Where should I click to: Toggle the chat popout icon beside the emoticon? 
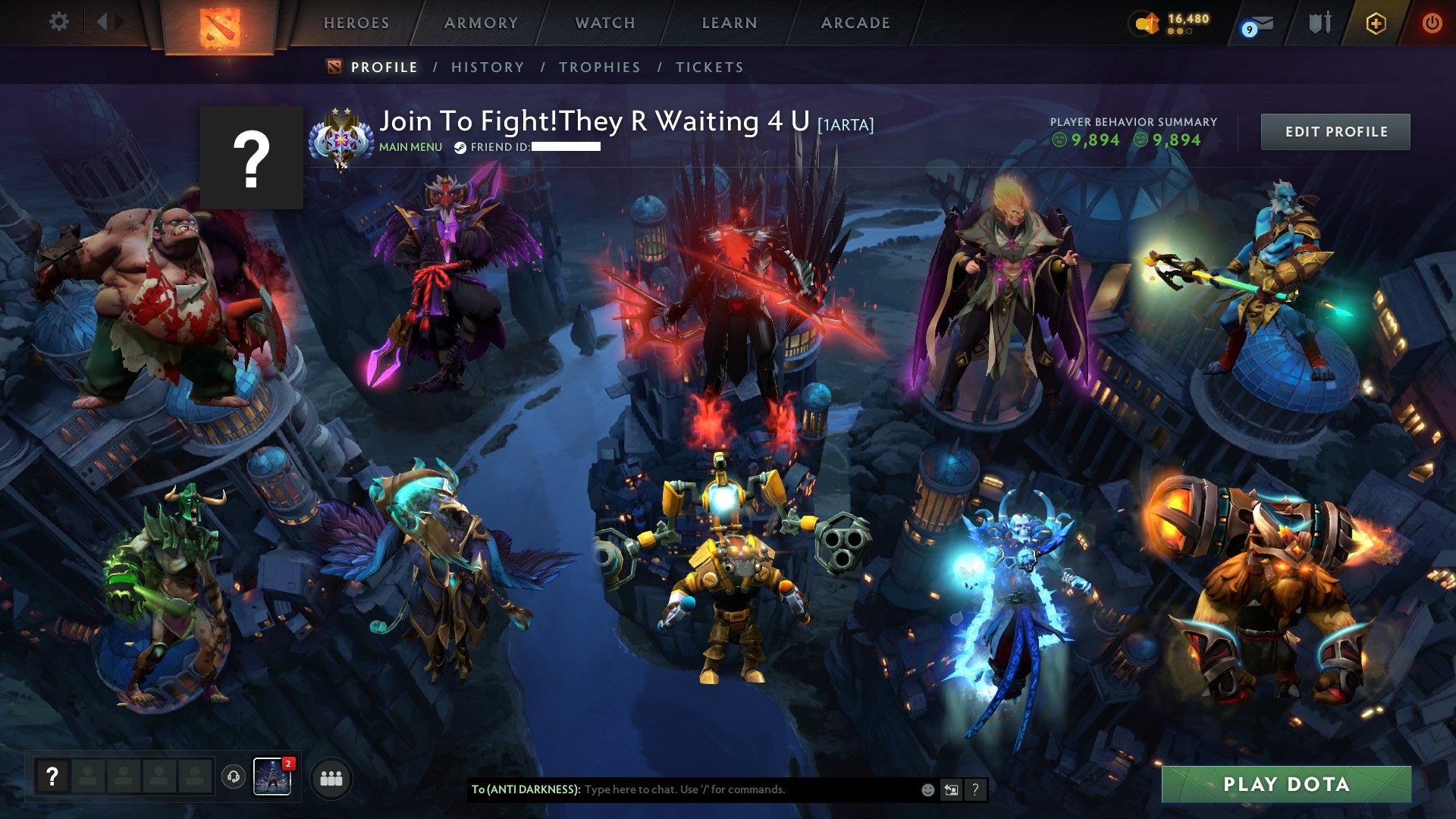[952, 789]
